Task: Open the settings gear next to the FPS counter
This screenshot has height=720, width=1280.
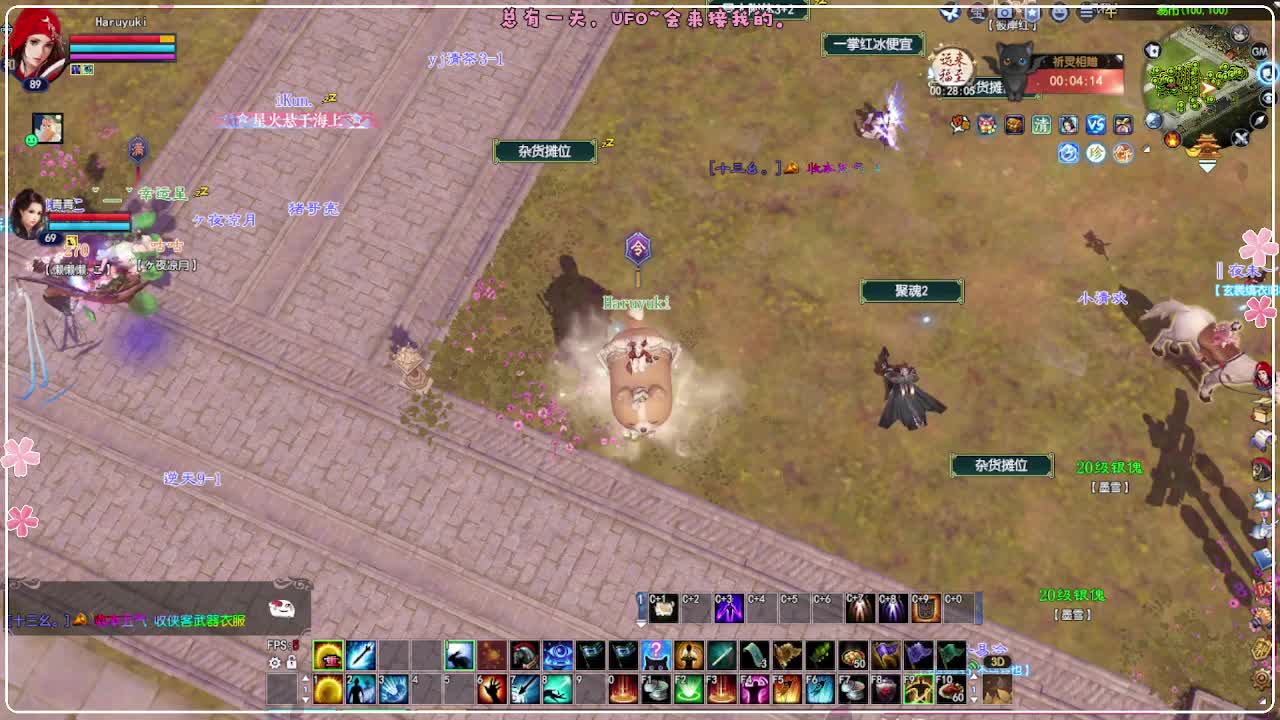Action: tap(274, 662)
